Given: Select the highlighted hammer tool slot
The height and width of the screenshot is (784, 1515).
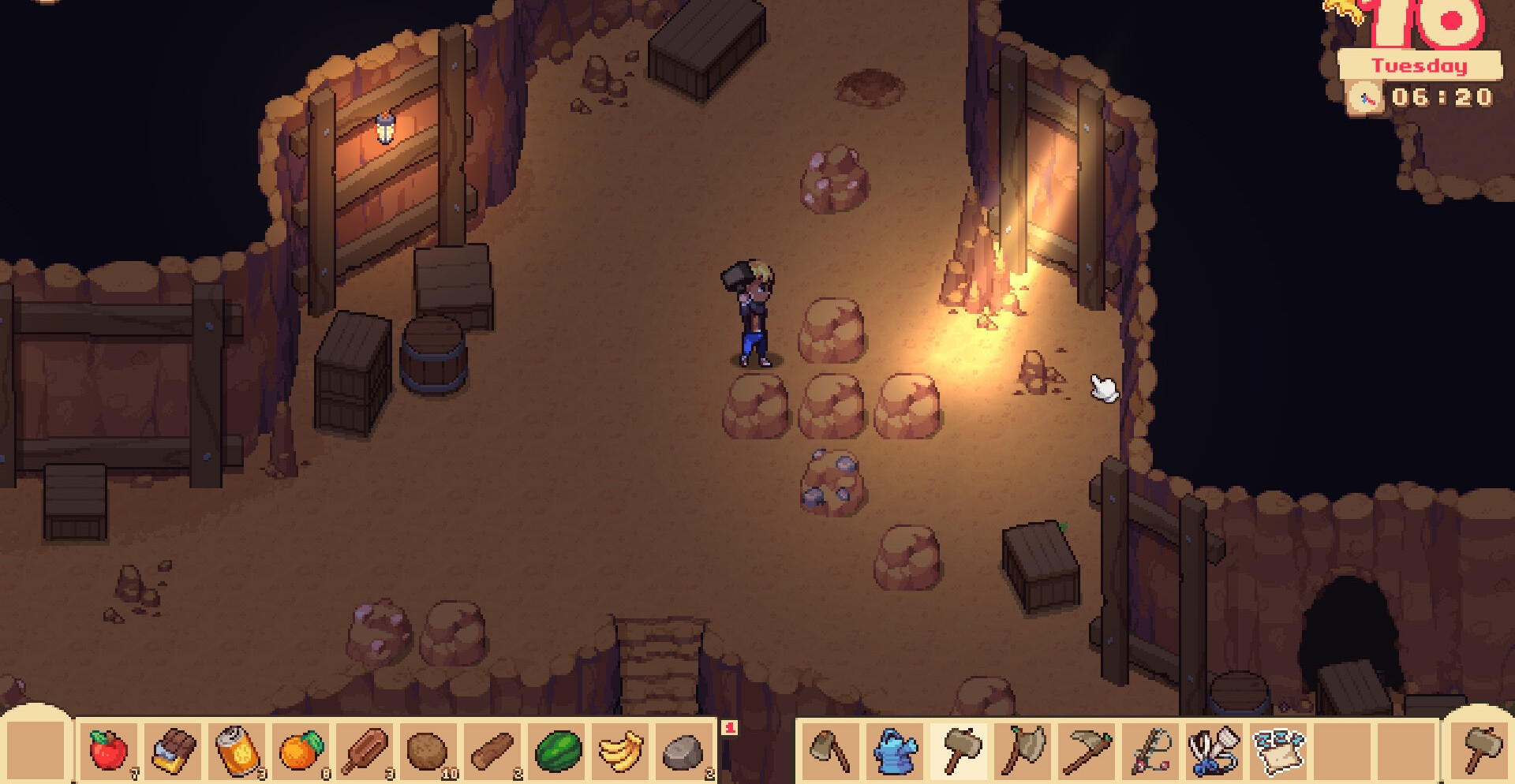Looking at the screenshot, I should coord(960,750).
